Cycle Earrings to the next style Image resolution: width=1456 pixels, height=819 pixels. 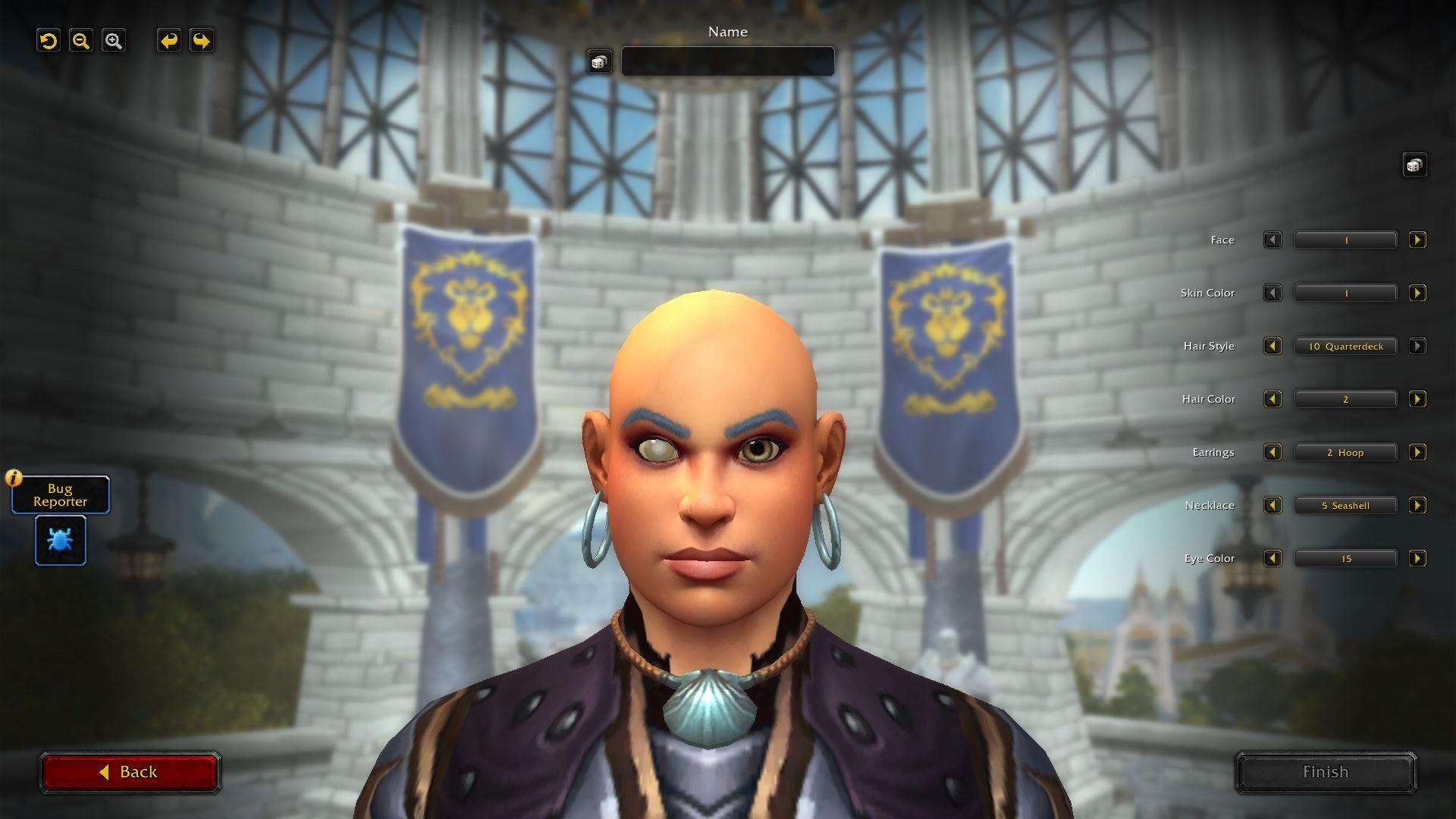click(1417, 452)
